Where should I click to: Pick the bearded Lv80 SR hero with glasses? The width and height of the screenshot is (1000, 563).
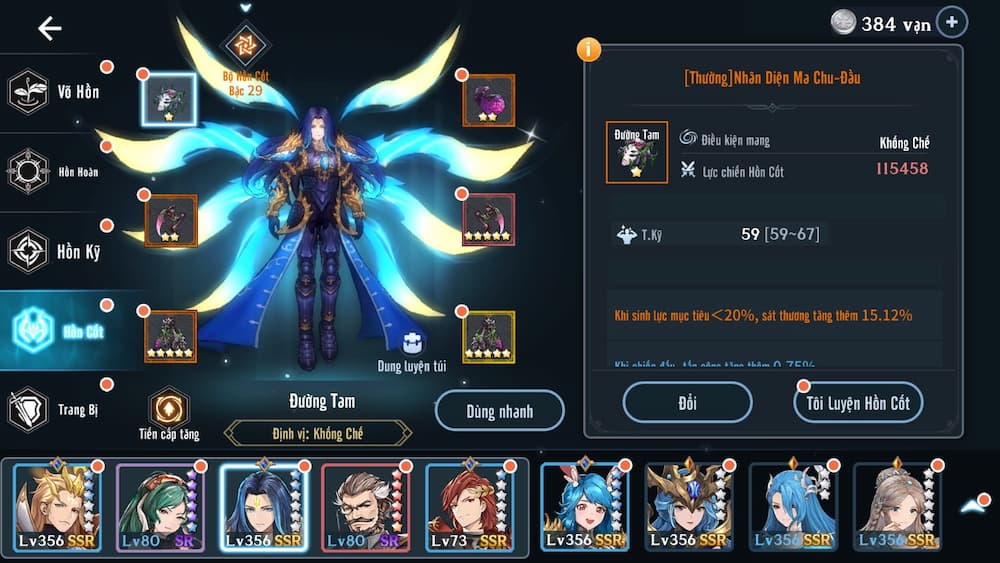[366, 509]
